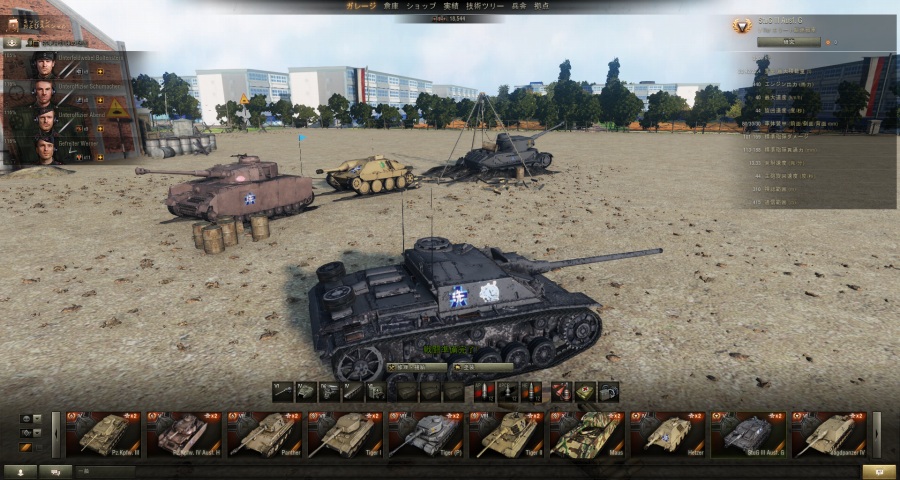900x480 pixels.
Task: Open the ショップ (Shop) tab
Action: (420, 6)
